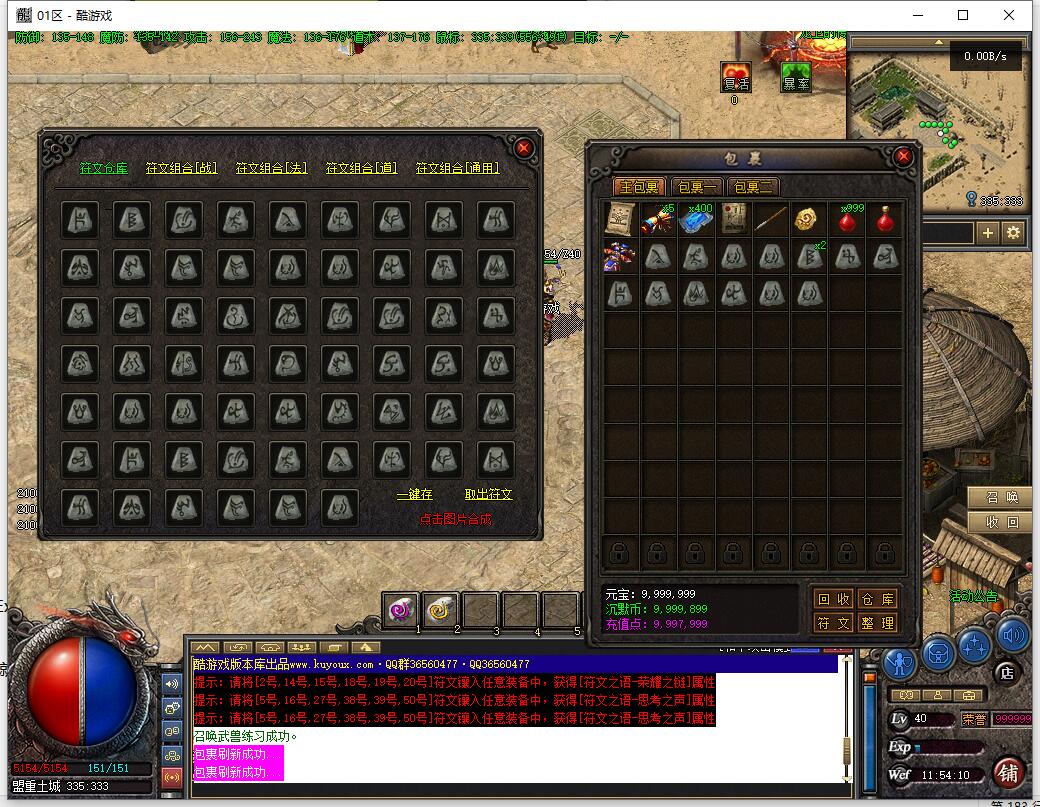Open the 包裹二 bag tab

point(752,187)
